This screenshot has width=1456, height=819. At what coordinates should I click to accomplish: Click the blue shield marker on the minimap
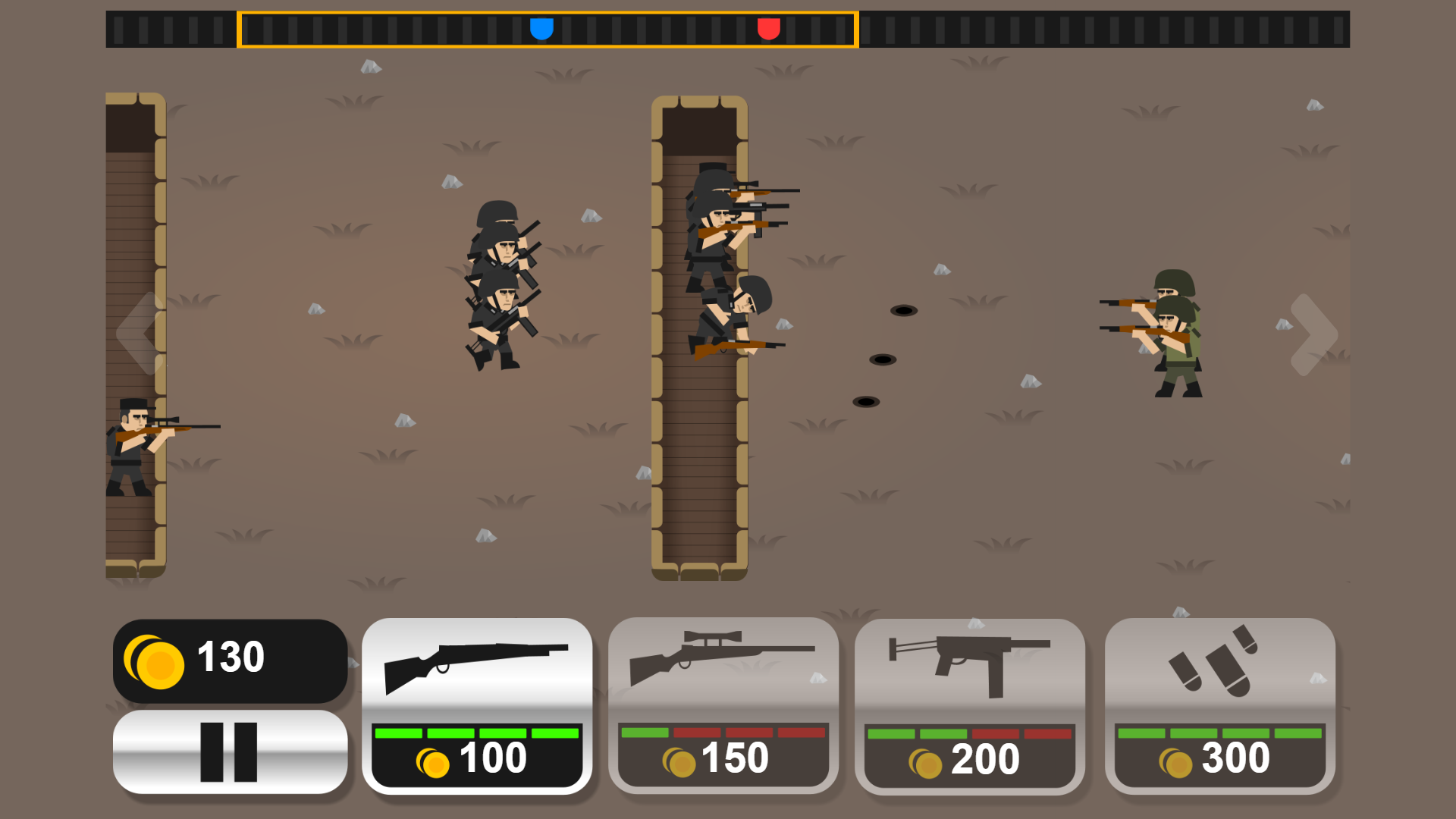pos(541,27)
